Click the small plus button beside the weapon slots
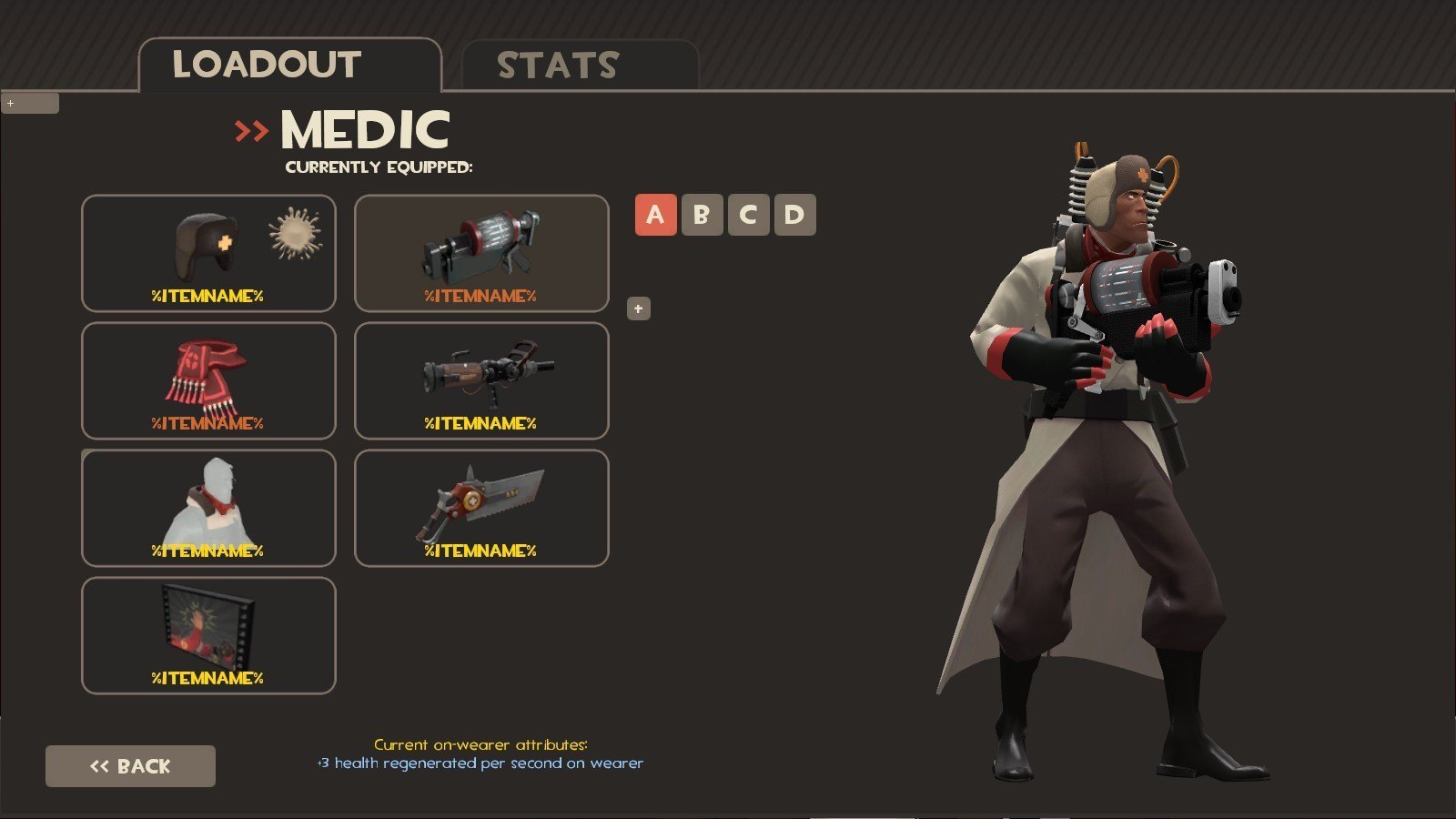Image resolution: width=1456 pixels, height=819 pixels. click(639, 309)
